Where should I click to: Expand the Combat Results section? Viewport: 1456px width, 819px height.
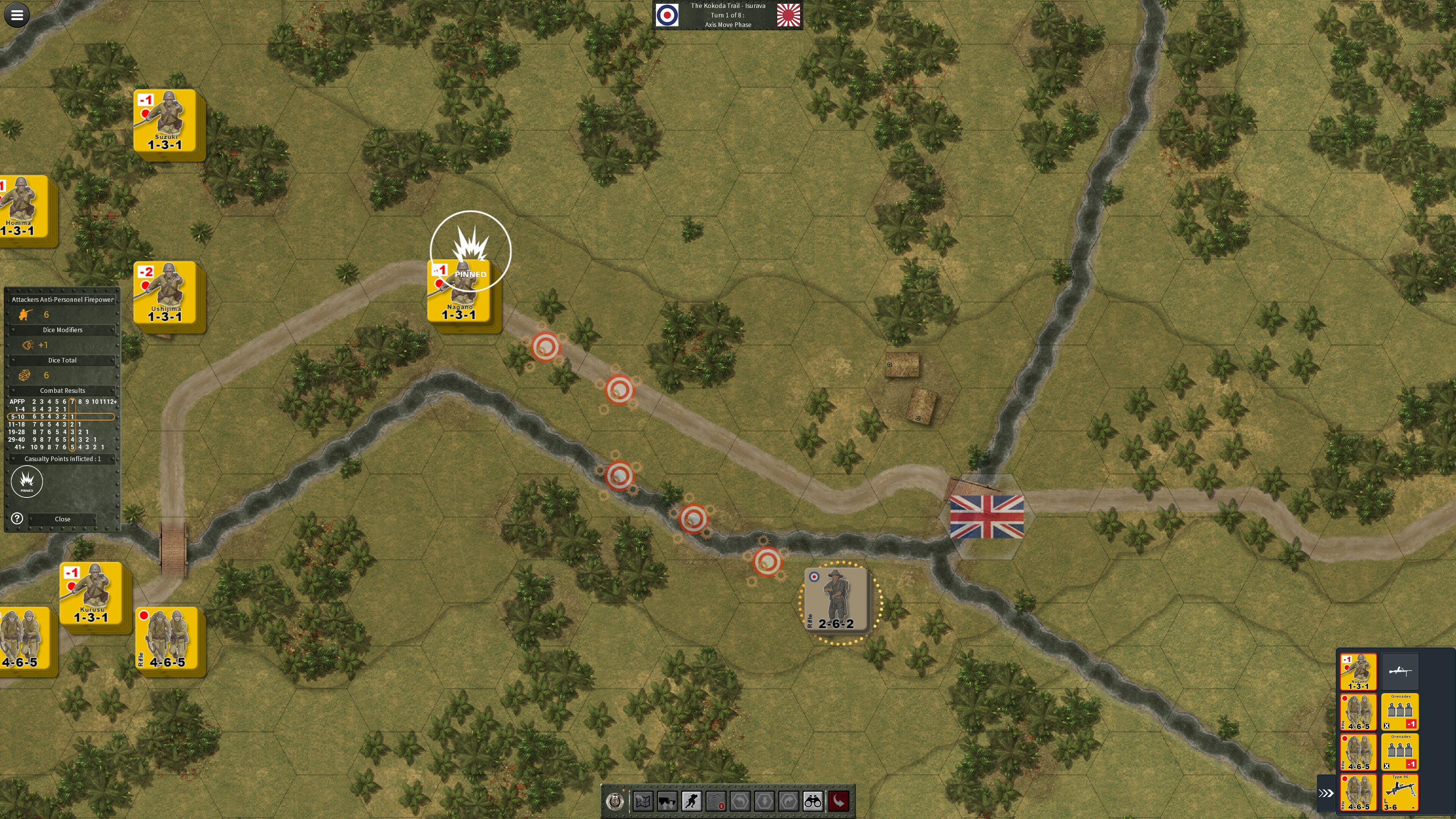(62, 390)
